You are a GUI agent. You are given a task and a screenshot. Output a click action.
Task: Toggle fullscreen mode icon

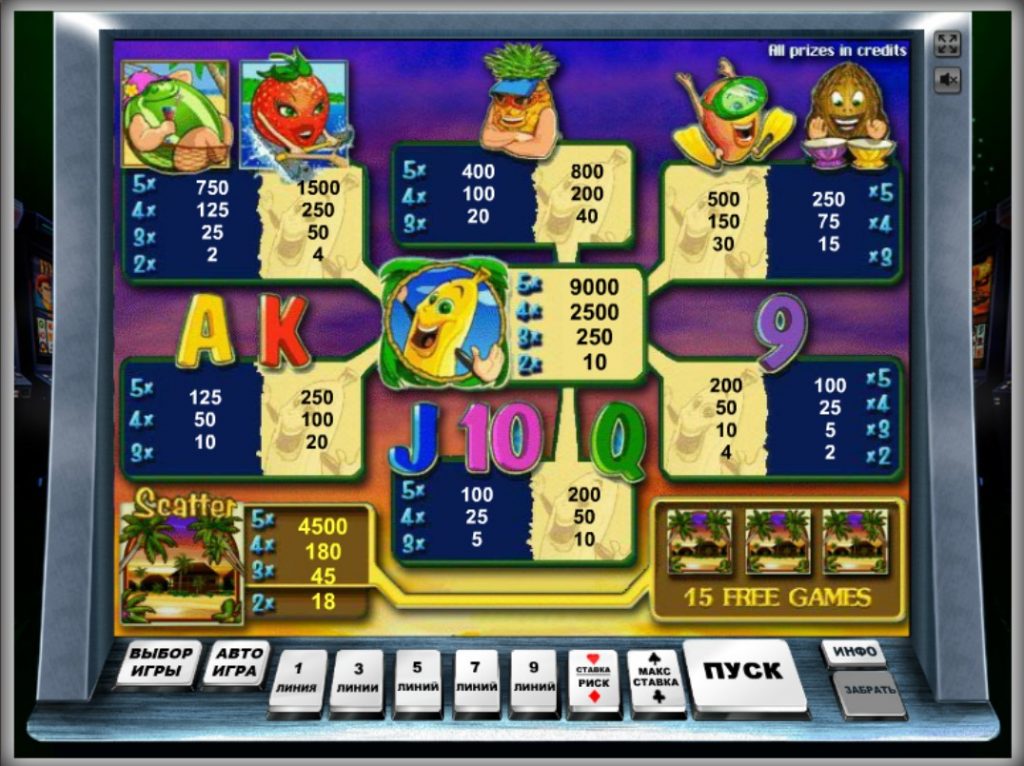(x=947, y=44)
